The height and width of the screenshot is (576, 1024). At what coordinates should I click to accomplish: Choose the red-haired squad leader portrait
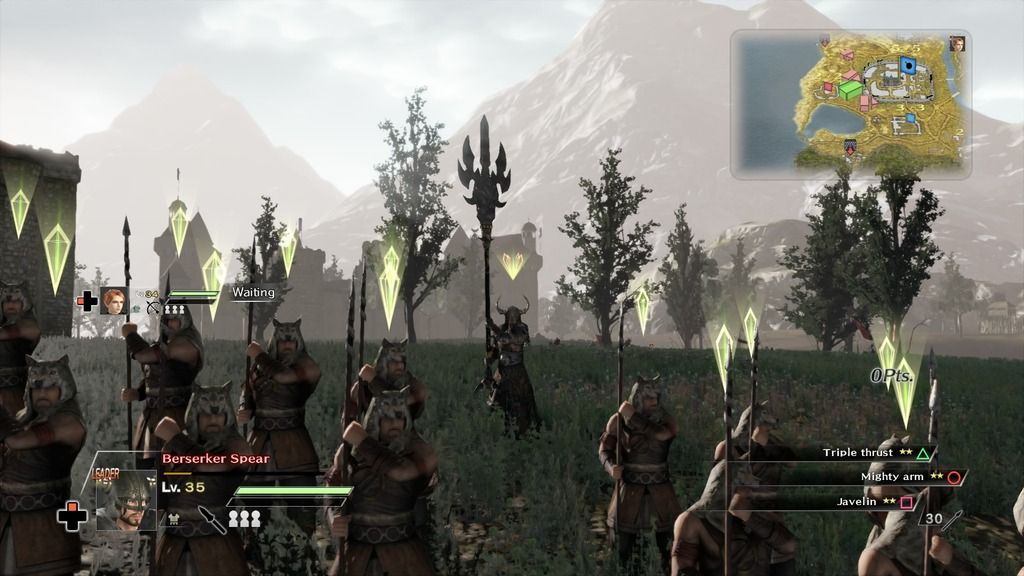(x=114, y=300)
